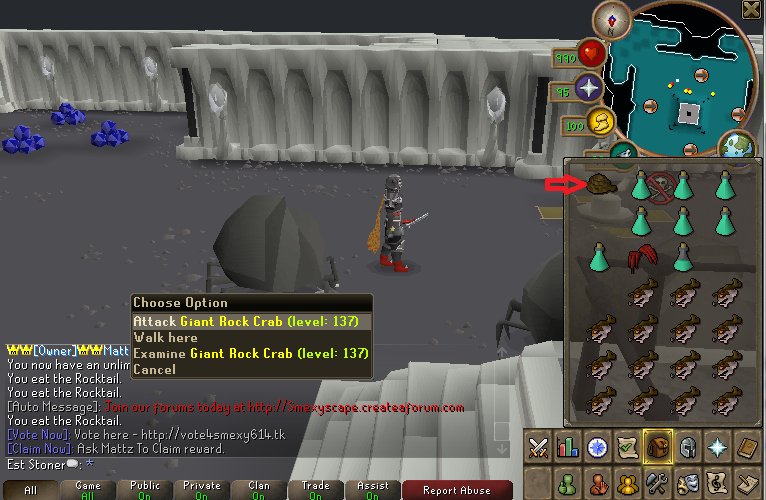Toggle the Private chat filter
This screenshot has width=766, height=500.
(x=202, y=490)
